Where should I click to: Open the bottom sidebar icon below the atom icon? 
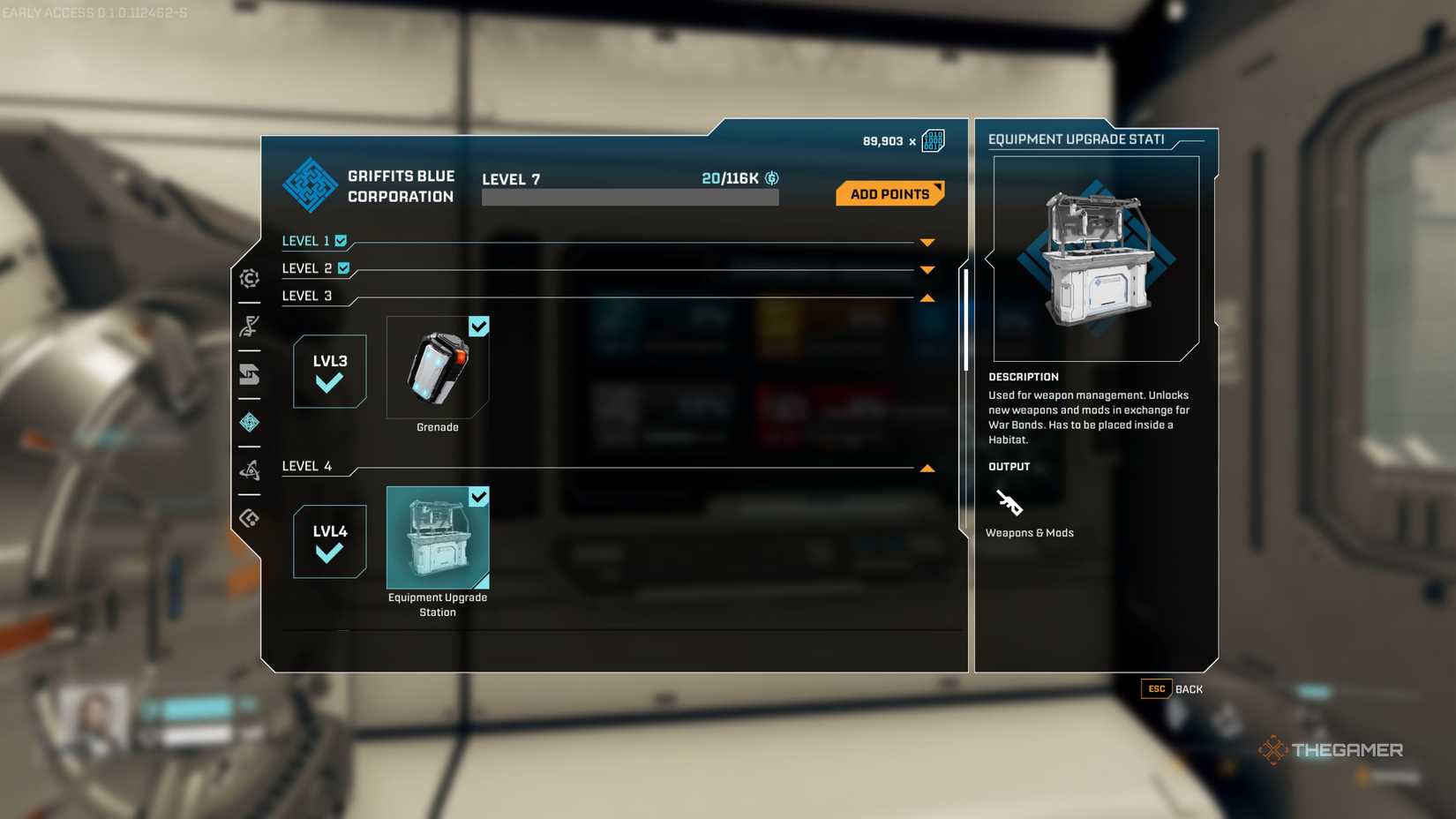(250, 519)
